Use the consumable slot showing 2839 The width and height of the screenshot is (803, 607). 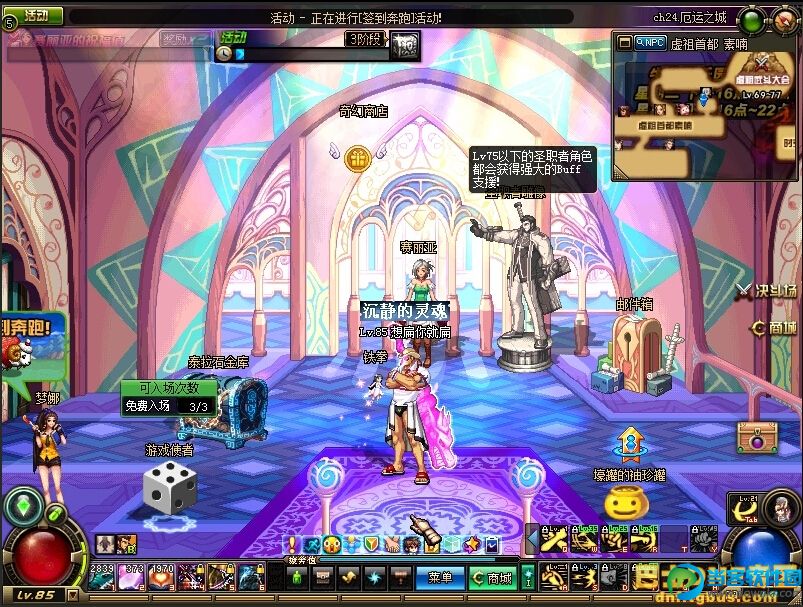102,577
